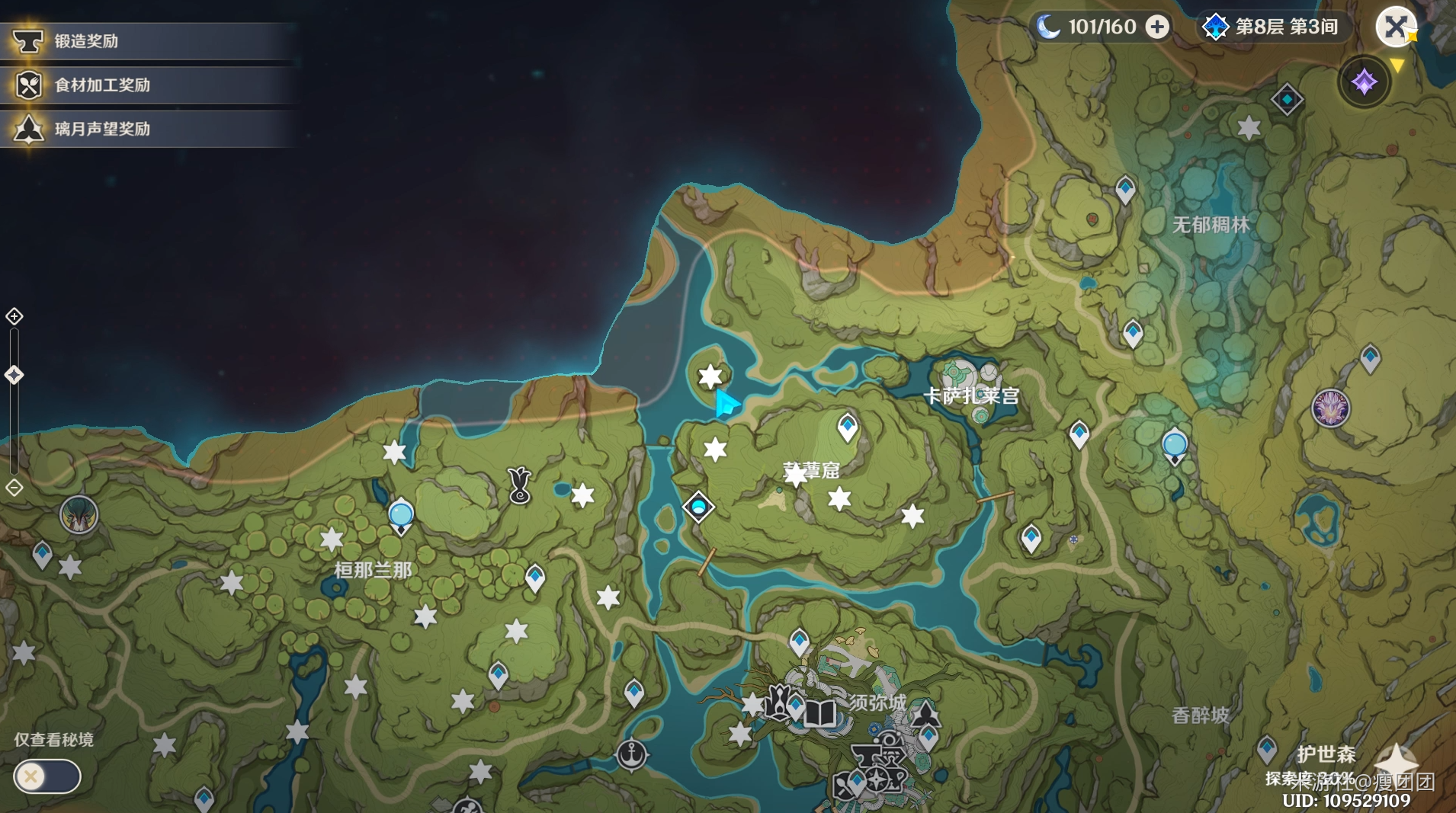
Task: Select the domain marker north of 无郁稠林
Action: coord(1287,100)
